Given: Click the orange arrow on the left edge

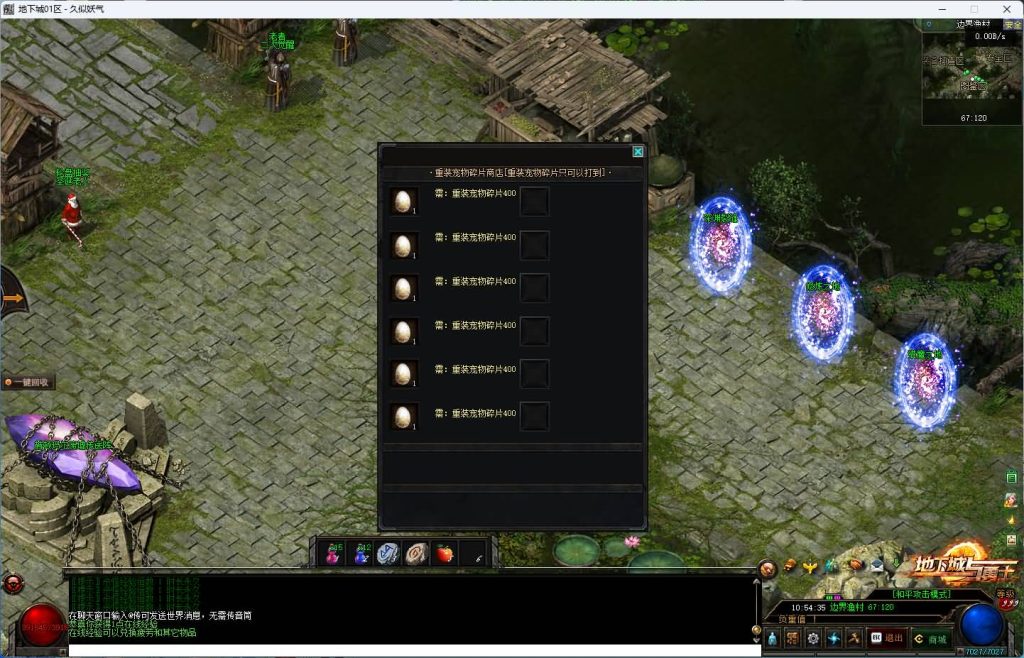Looking at the screenshot, I should [x=12, y=297].
